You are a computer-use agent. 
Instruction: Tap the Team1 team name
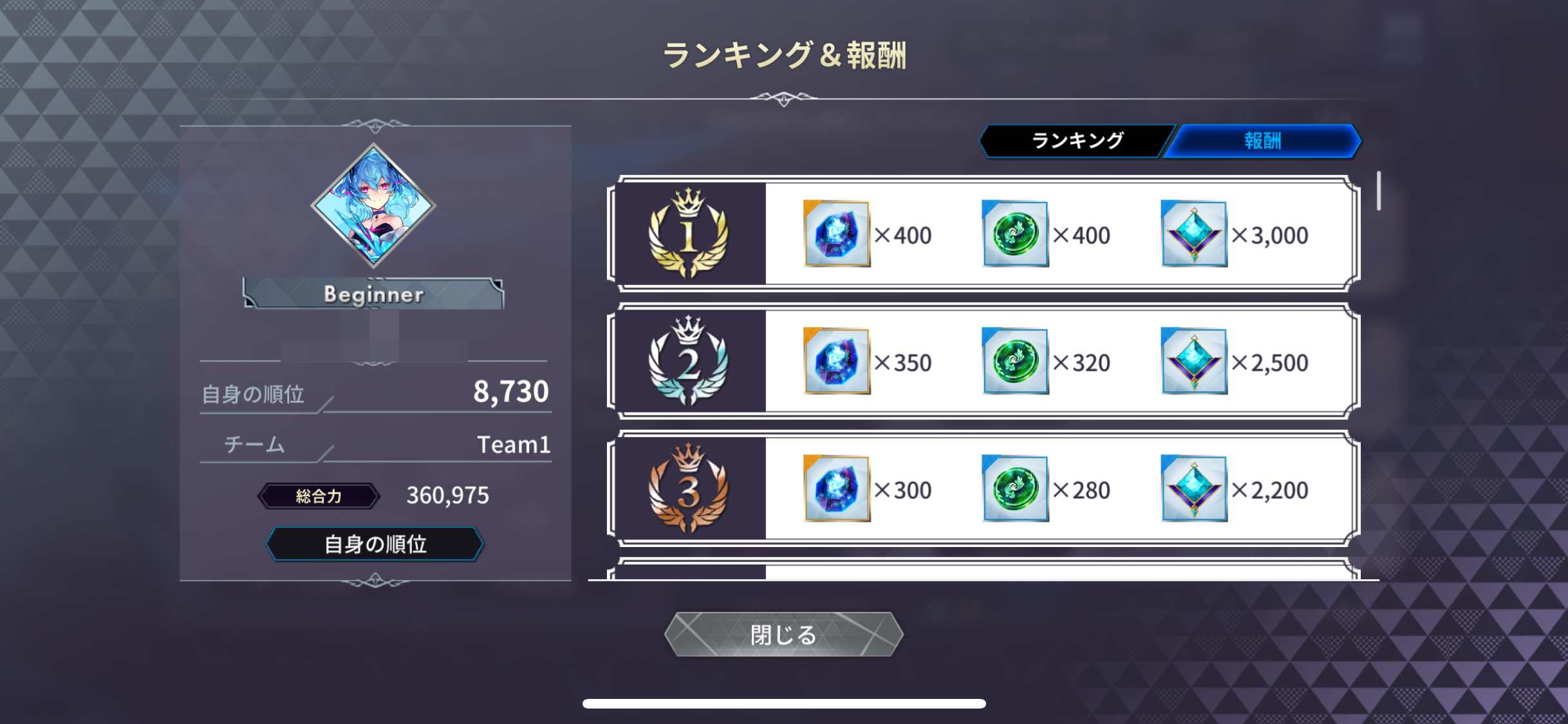(513, 444)
